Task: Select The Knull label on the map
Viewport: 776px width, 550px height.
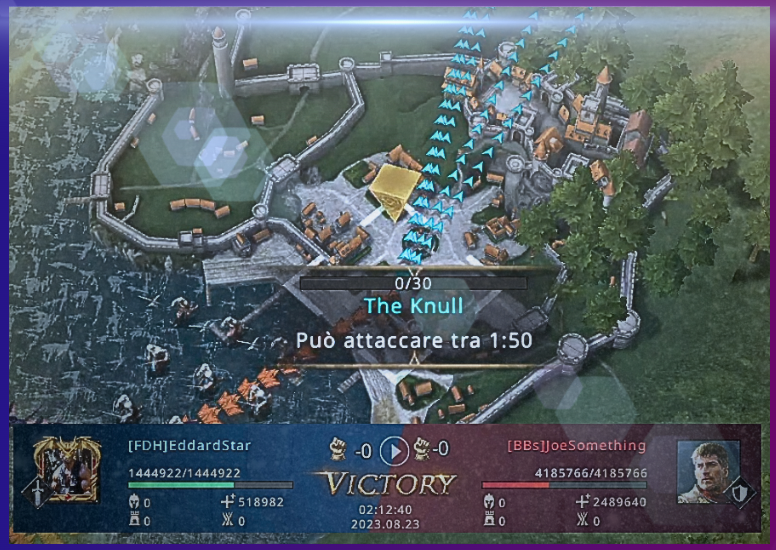Action: [413, 306]
